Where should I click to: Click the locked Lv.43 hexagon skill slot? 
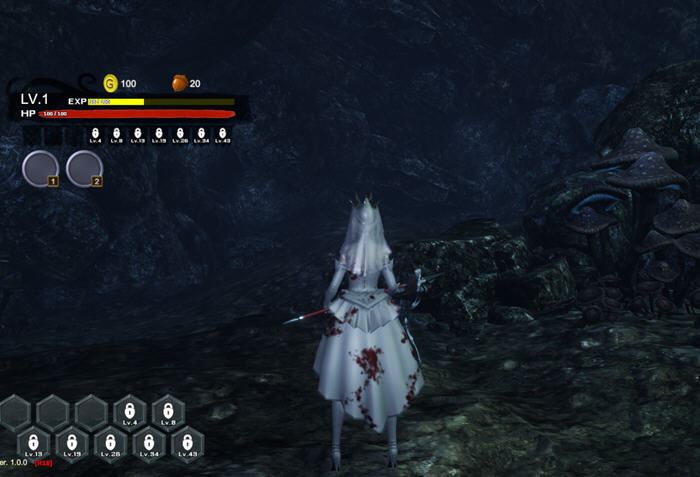pyautogui.click(x=187, y=443)
